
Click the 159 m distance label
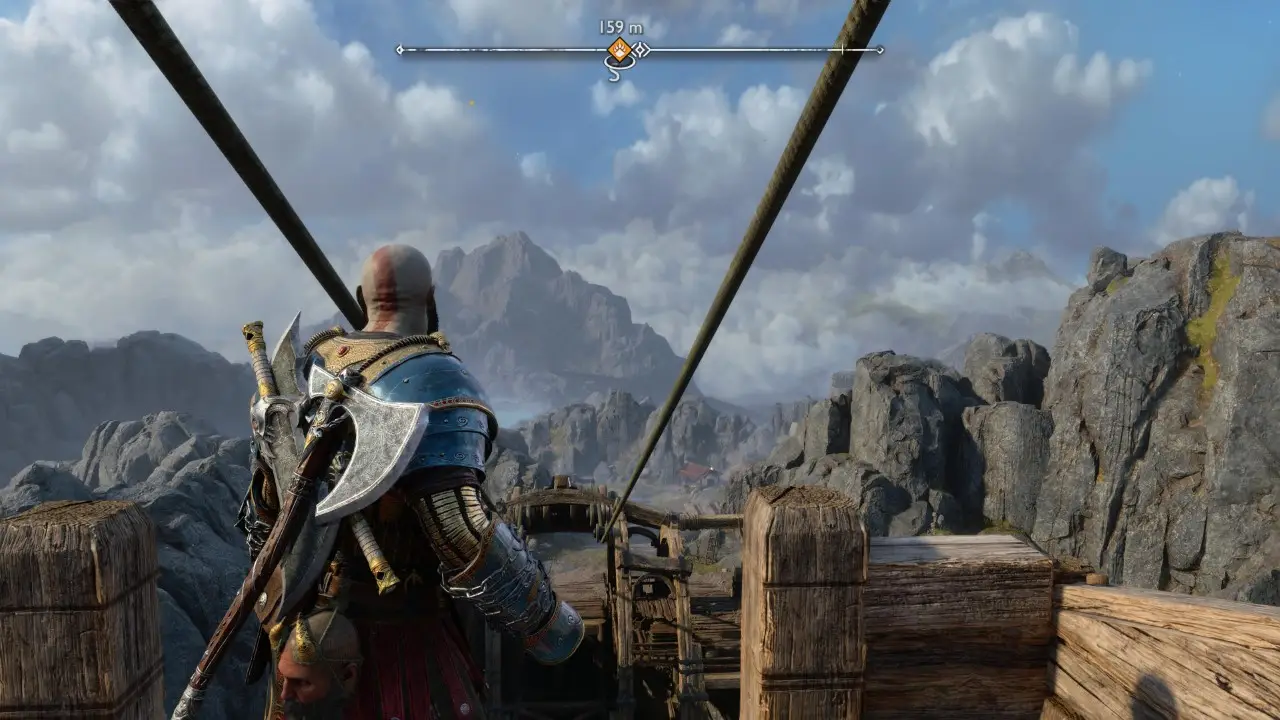coord(621,25)
